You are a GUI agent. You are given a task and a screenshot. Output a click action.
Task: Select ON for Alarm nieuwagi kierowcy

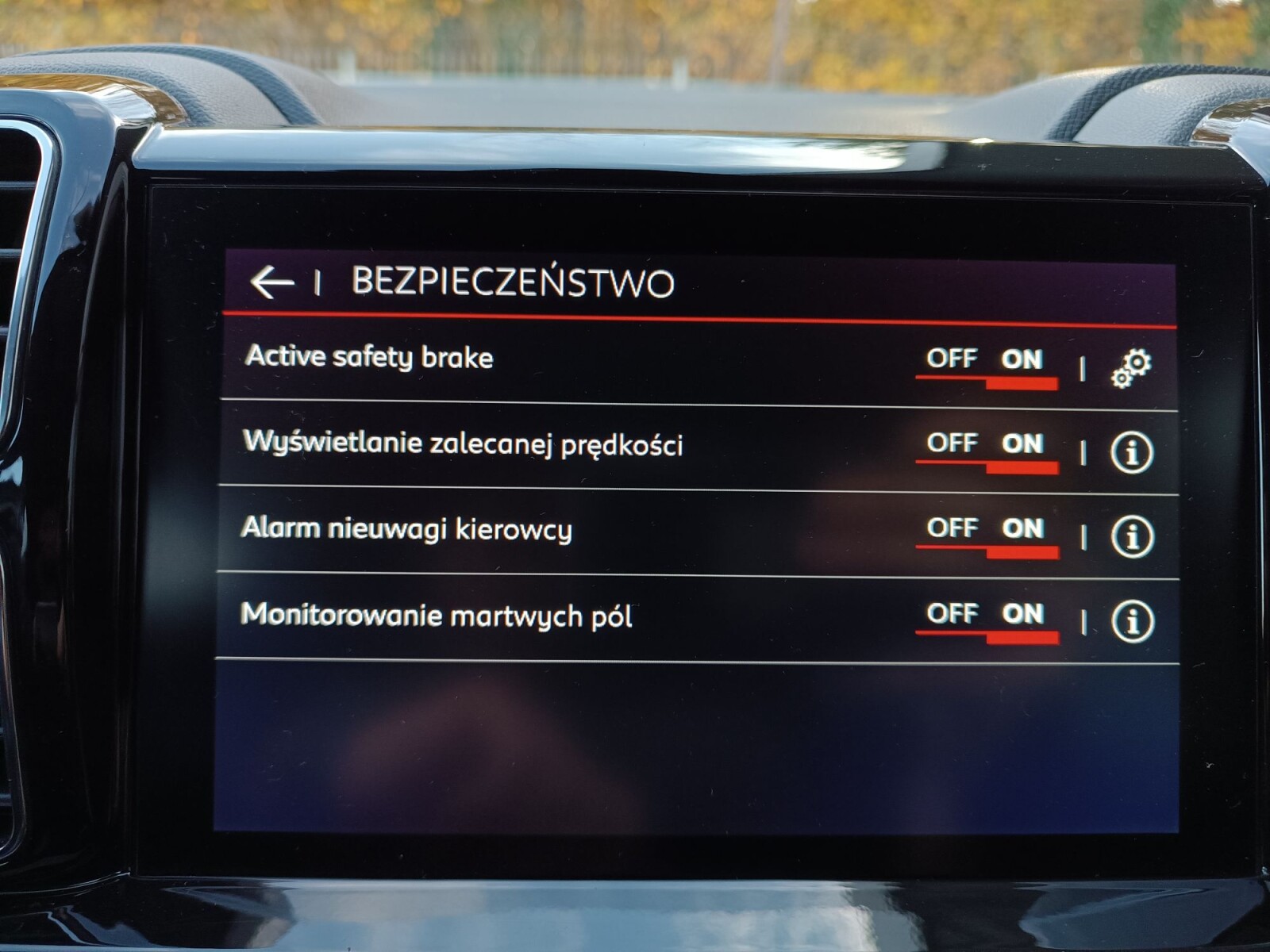pyautogui.click(x=1022, y=529)
